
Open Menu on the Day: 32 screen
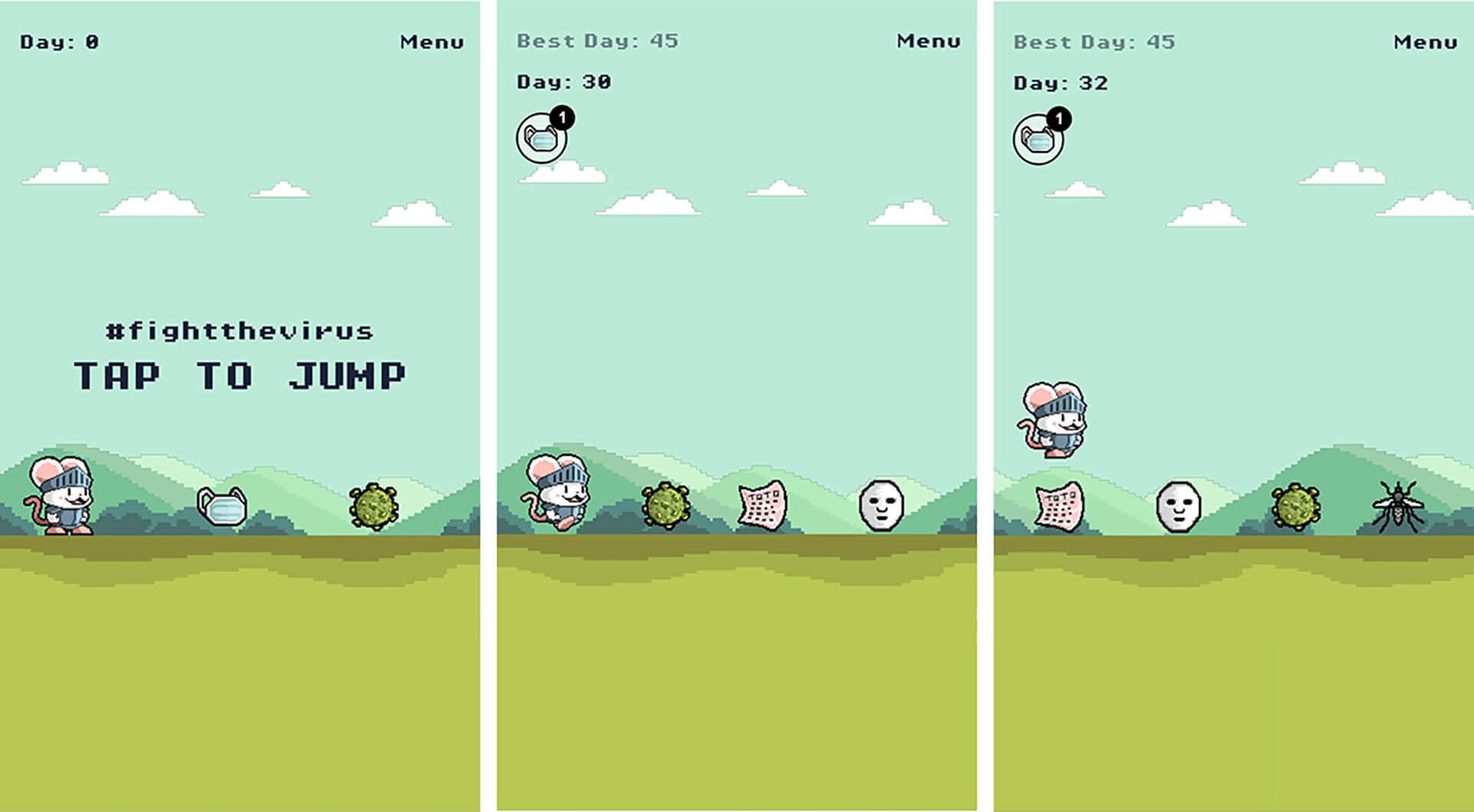coord(1425,42)
